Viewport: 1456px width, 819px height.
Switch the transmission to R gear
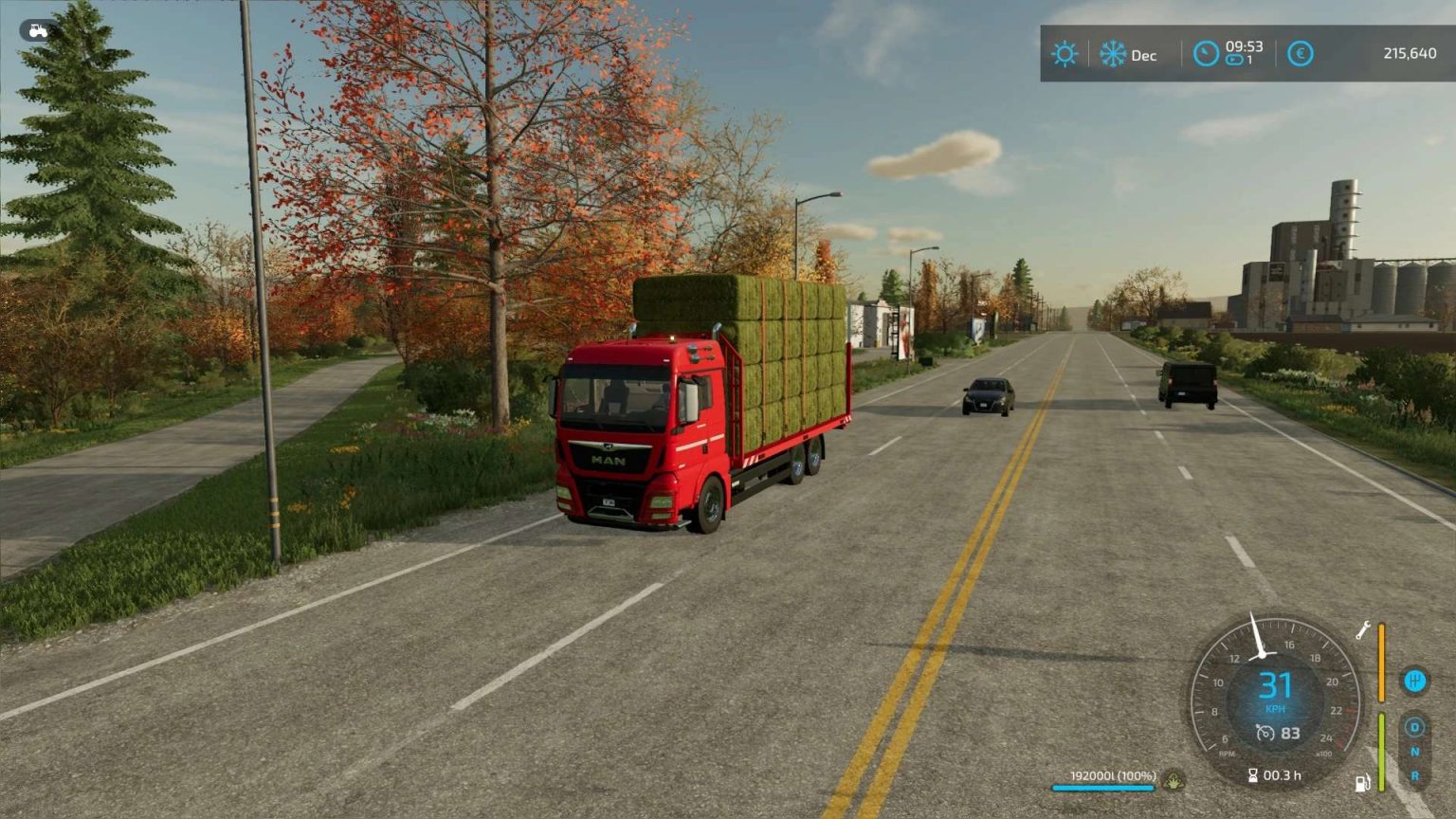[x=1415, y=773]
